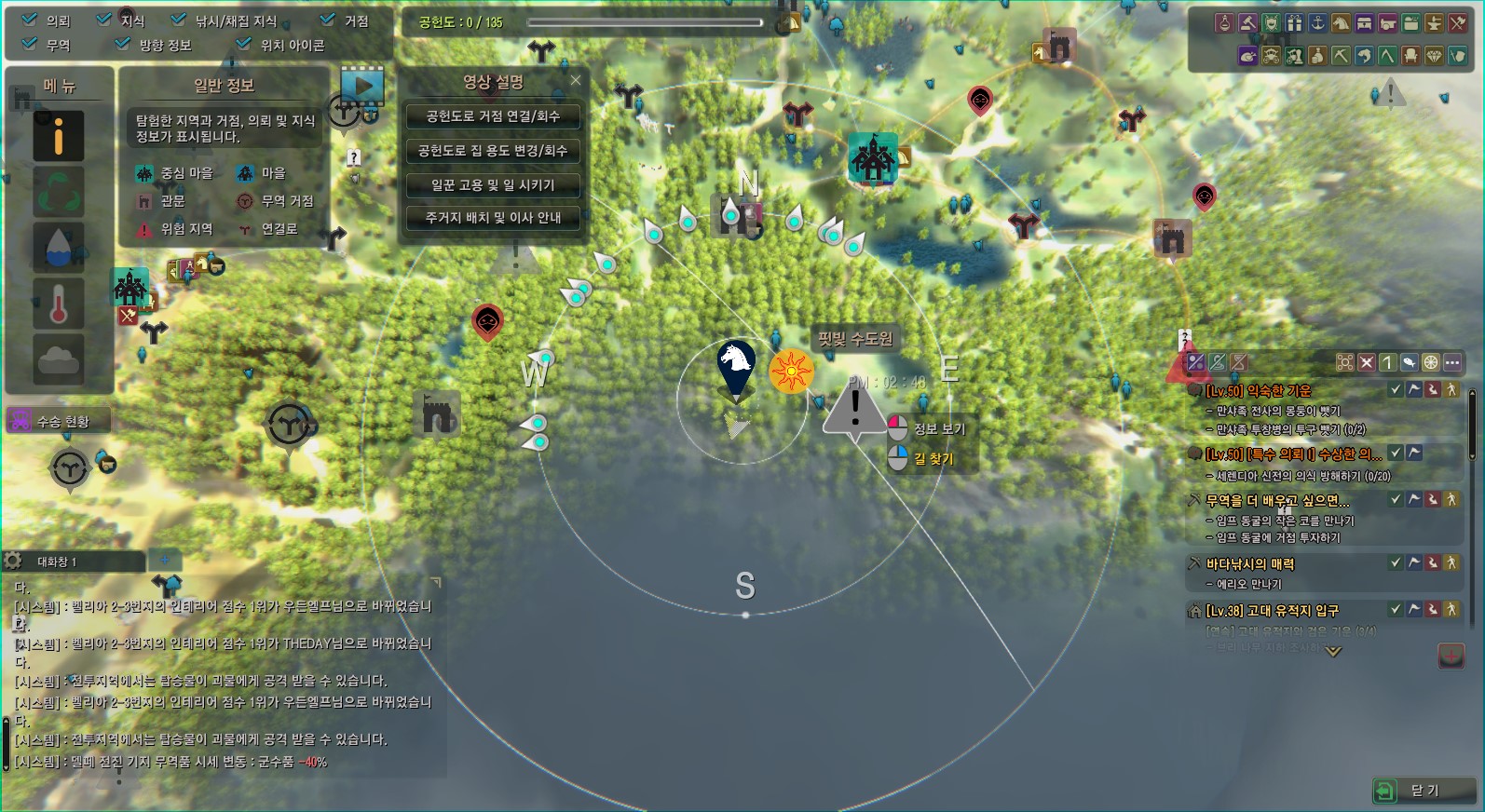Toggle the 위치 아이콘 checkbox

244,44
